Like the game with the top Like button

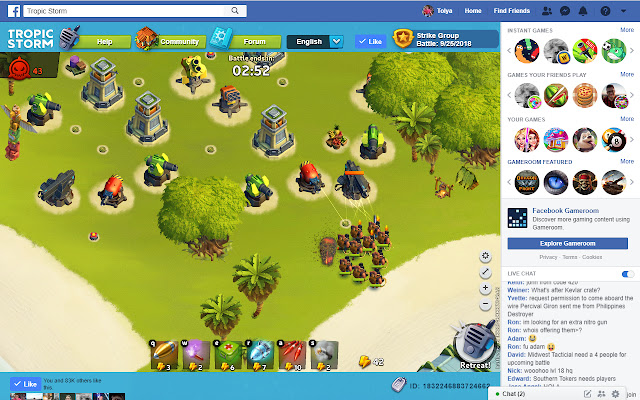pos(370,42)
